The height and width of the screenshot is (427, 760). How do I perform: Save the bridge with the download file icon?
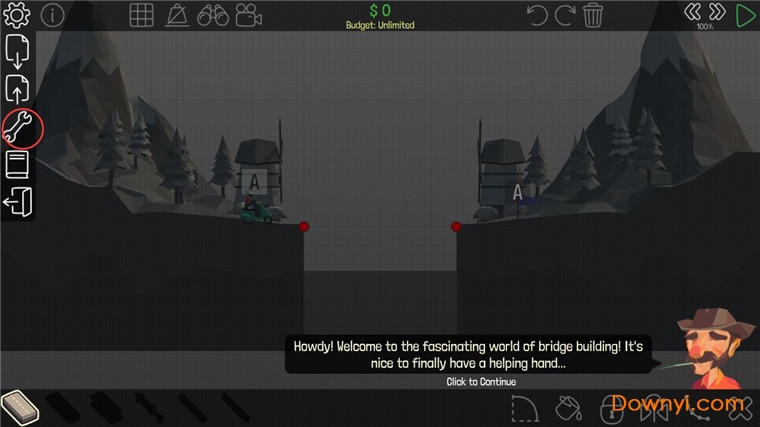click(x=18, y=51)
